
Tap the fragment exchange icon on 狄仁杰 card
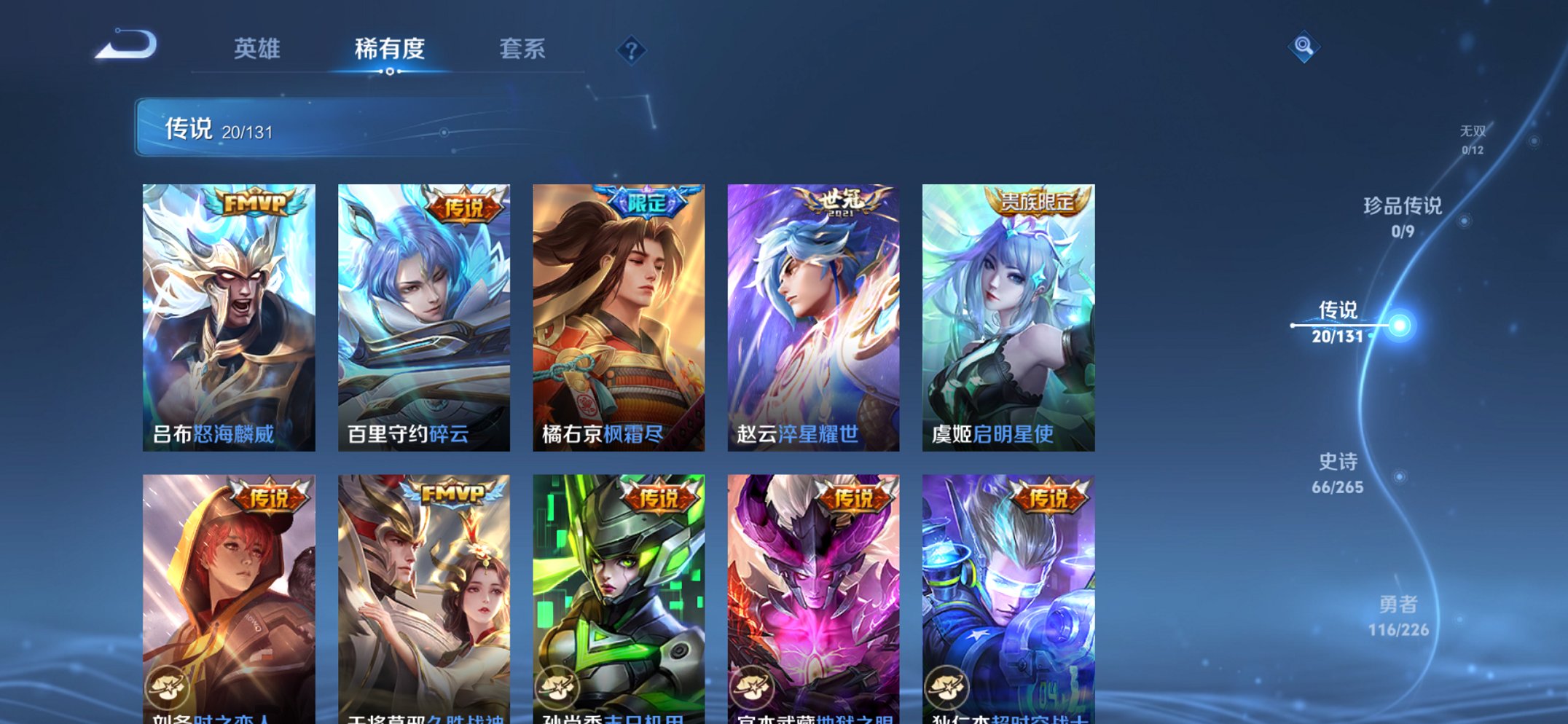pyautogui.click(x=946, y=685)
